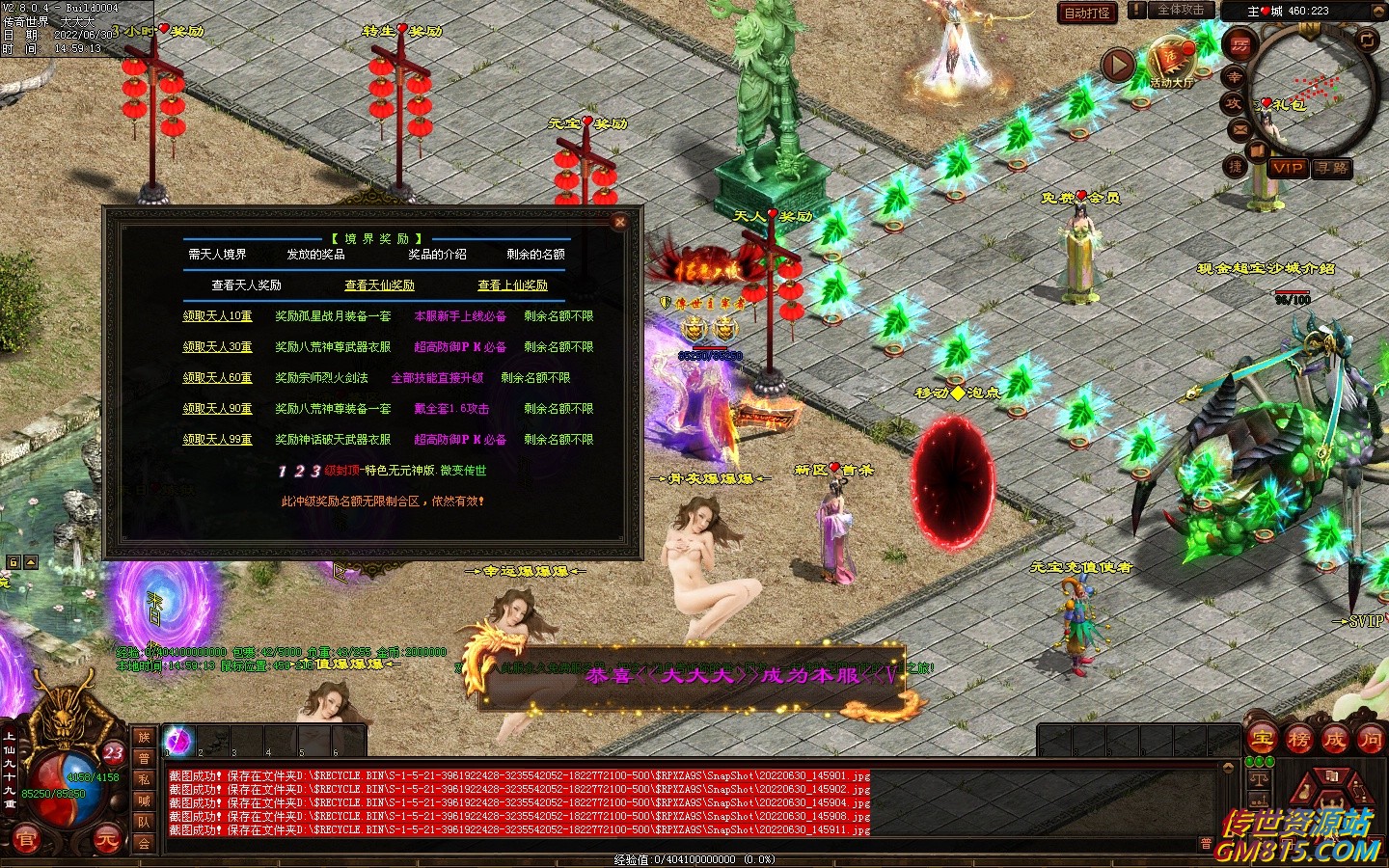Open the 宝 treasure shop orb
1389x868 pixels.
pyautogui.click(x=1263, y=740)
